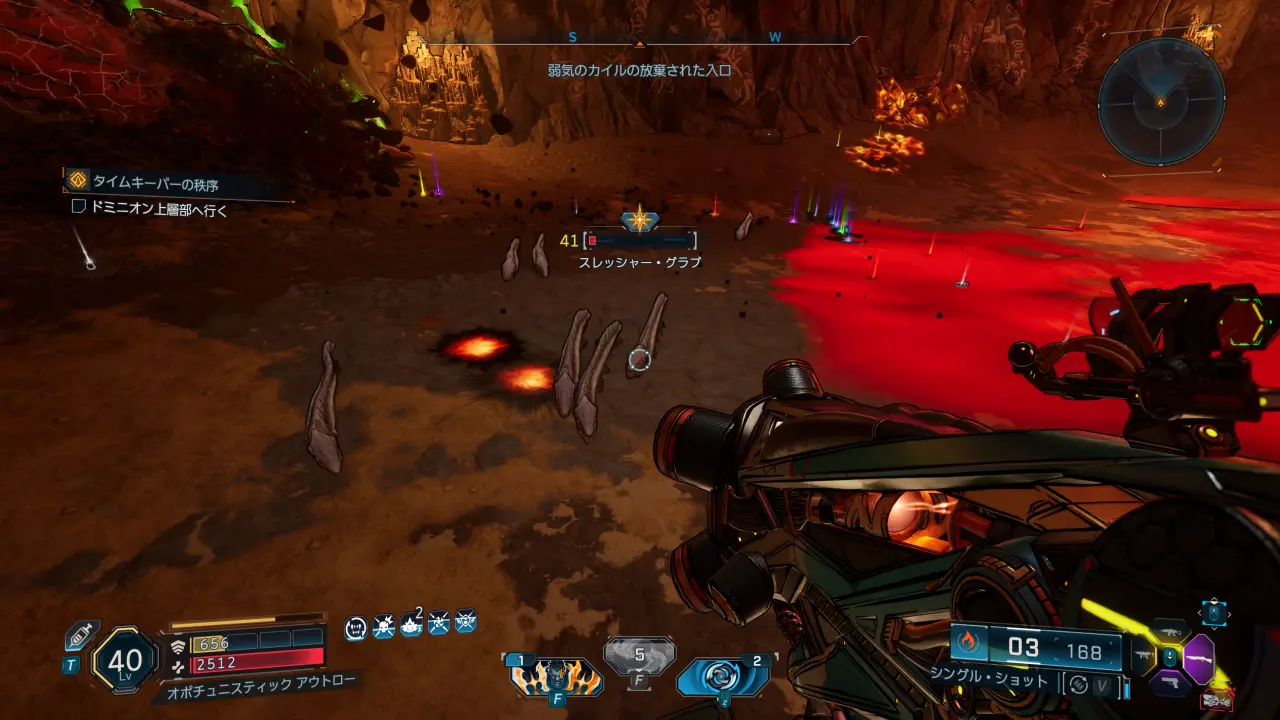Tick the ドミニオン上層部へ行く objective checkbox
Screen dimensions: 1280x720
[79, 208]
